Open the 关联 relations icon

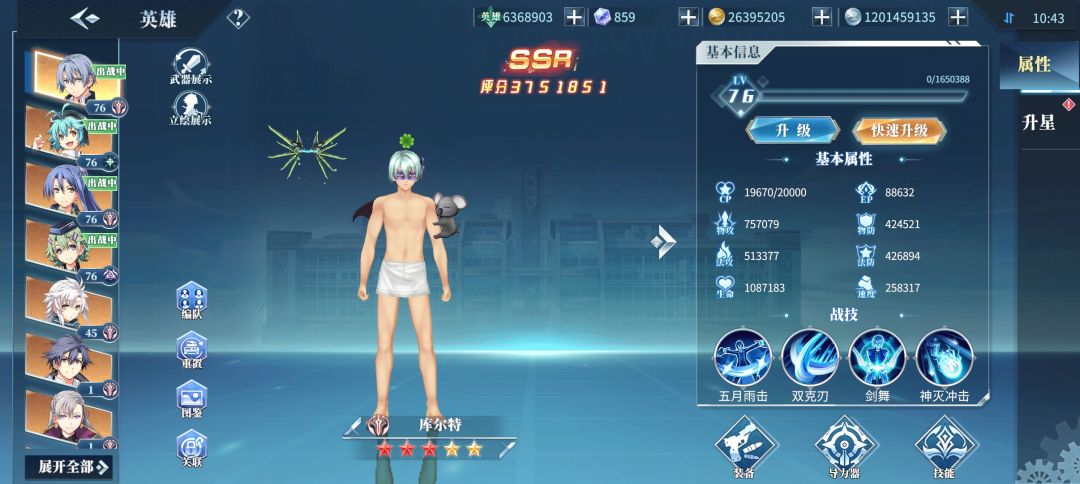tap(191, 446)
